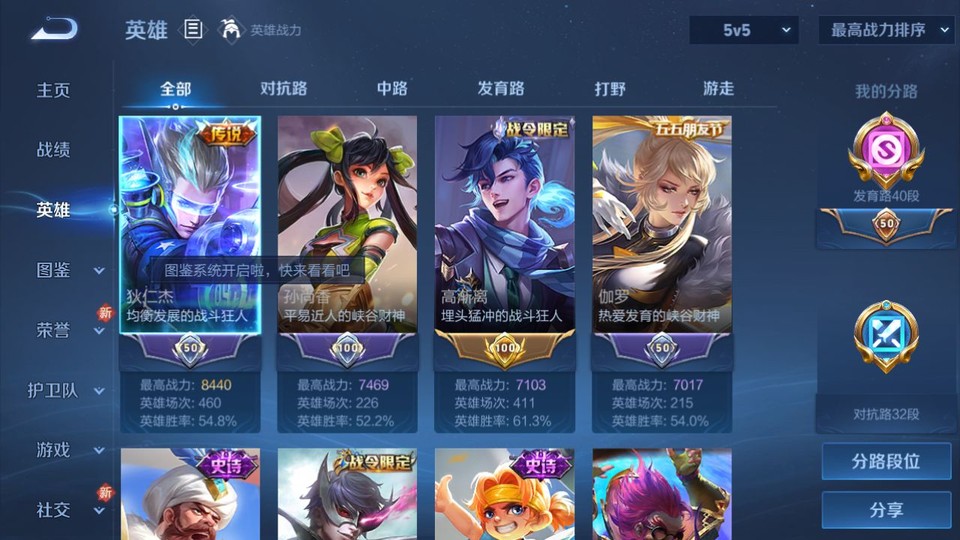Switch to the 对抗路 tab
This screenshot has width=960, height=540.
pyautogui.click(x=282, y=89)
